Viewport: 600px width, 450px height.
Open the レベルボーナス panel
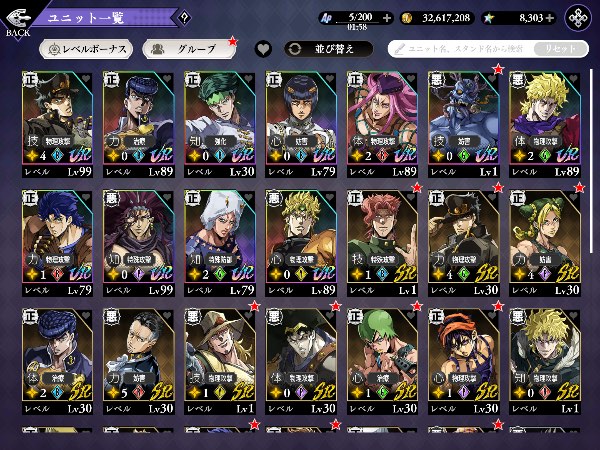click(x=87, y=48)
